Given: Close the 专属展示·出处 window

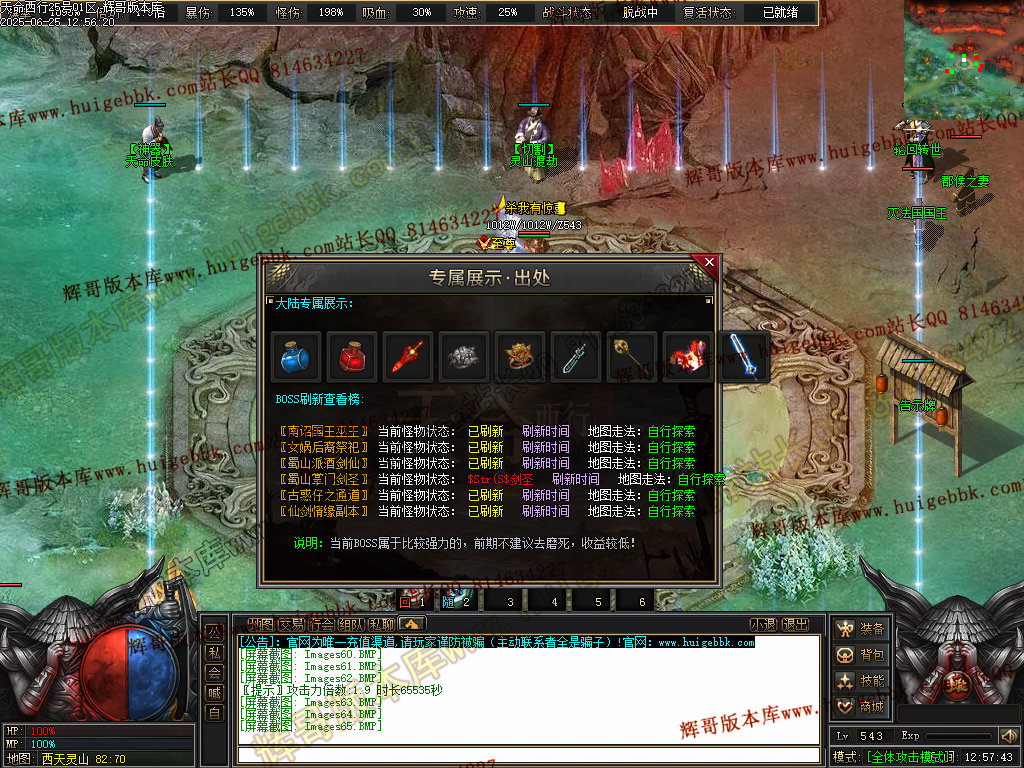Looking at the screenshot, I should pos(709,262).
